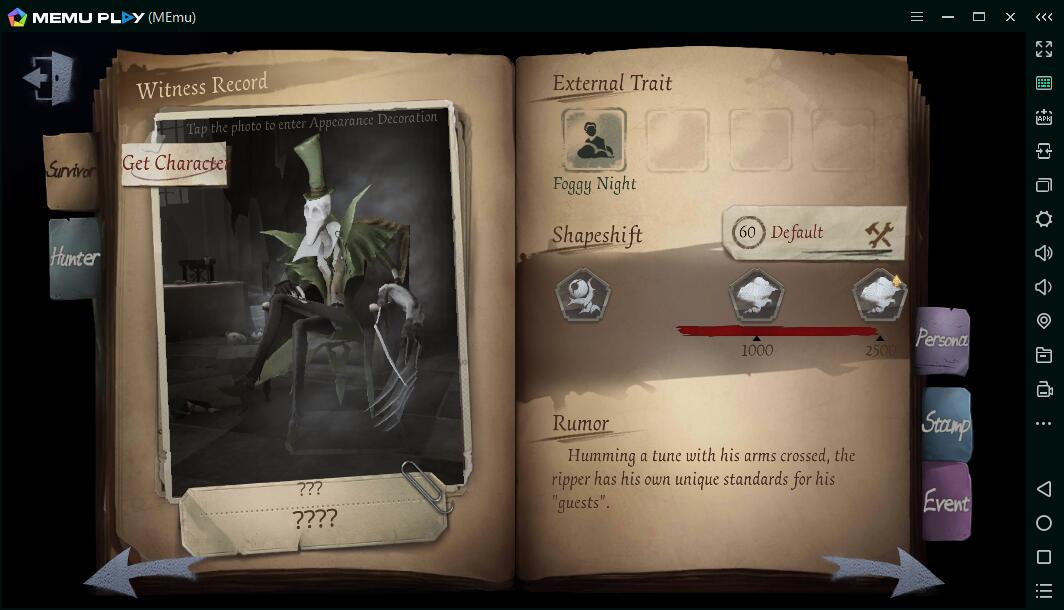Image resolution: width=1064 pixels, height=610 pixels.
Task: Open the Stamp bookmark tab
Action: pos(945,424)
